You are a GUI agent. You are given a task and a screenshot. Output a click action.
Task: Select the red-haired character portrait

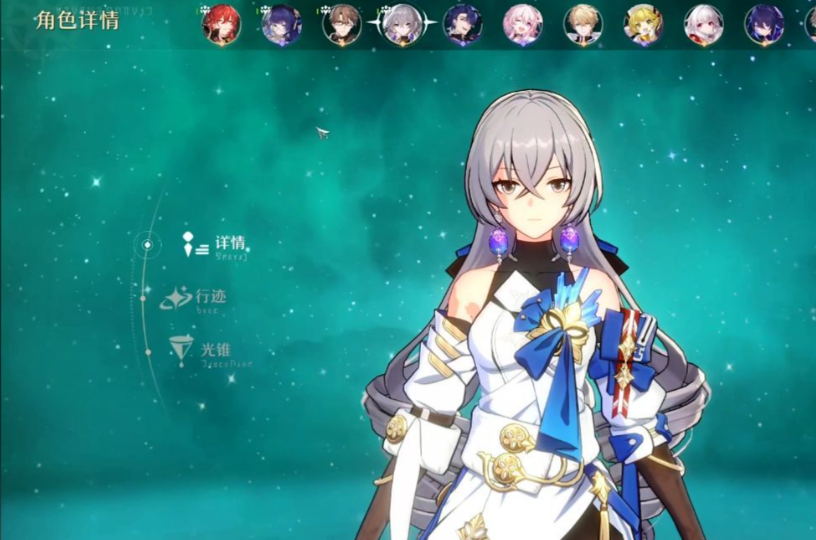[x=221, y=24]
